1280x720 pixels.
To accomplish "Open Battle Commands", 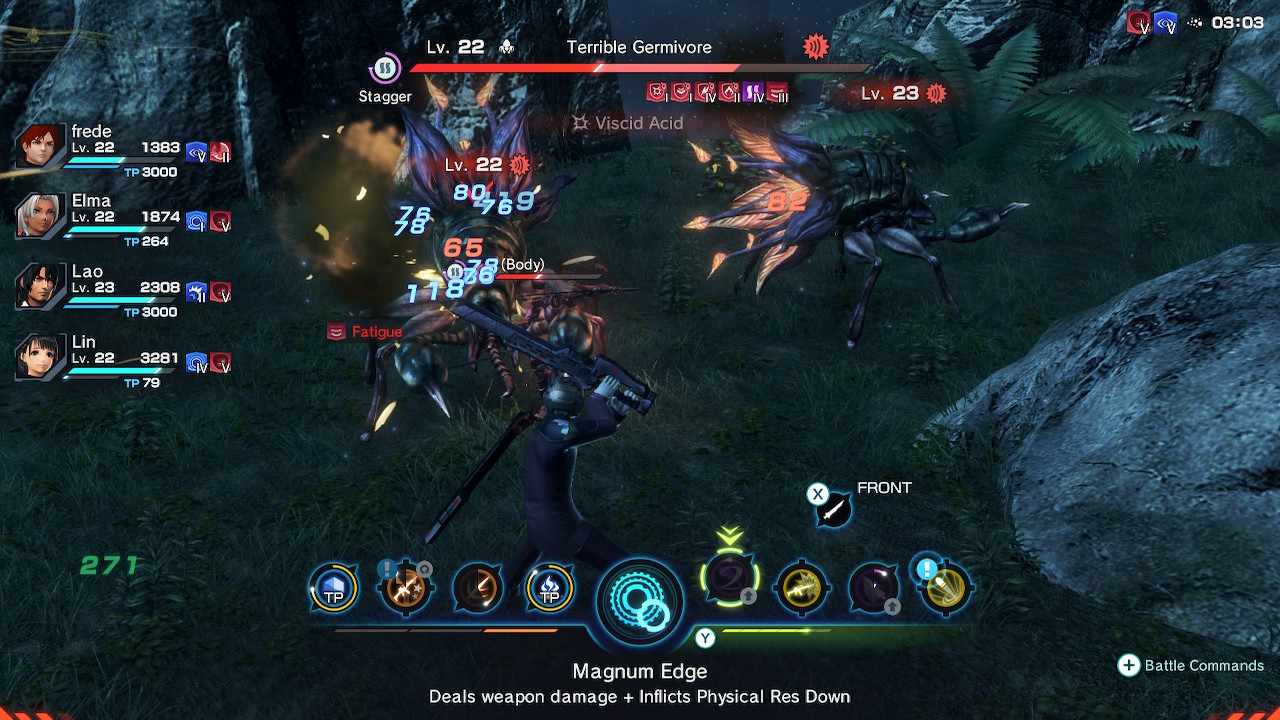I will 1192,666.
